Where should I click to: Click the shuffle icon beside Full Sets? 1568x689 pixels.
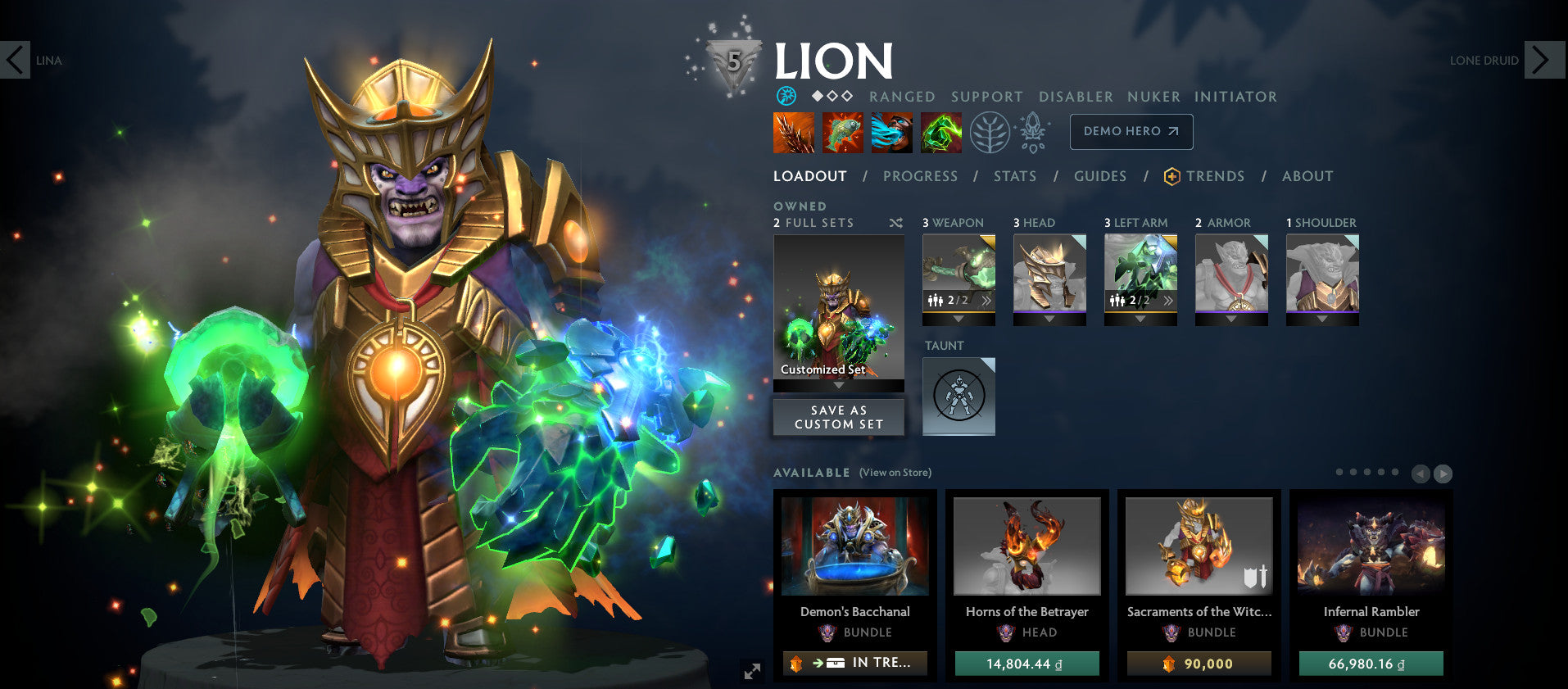[x=896, y=222]
